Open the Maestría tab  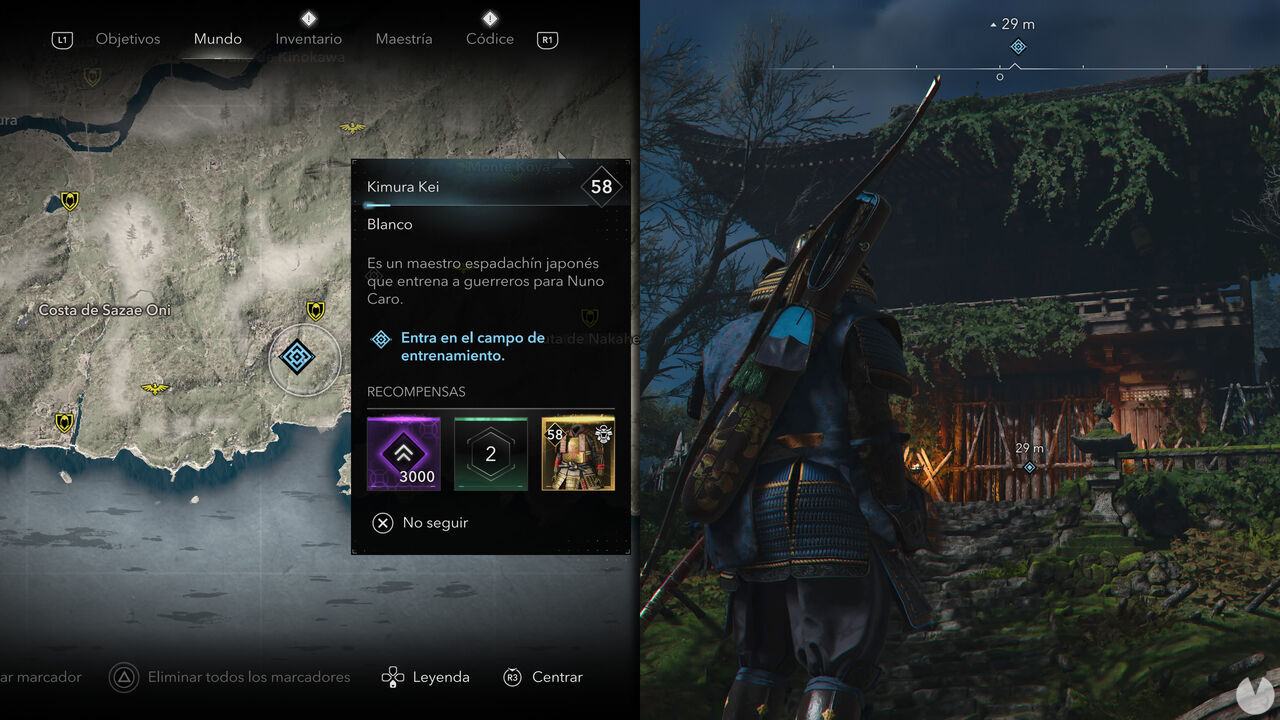(403, 39)
